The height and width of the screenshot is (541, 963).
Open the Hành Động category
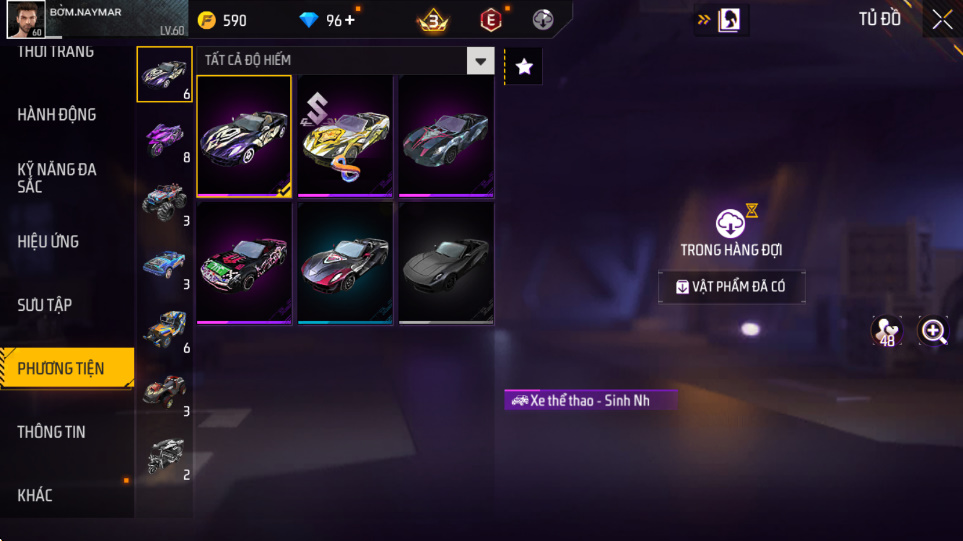click(57, 115)
